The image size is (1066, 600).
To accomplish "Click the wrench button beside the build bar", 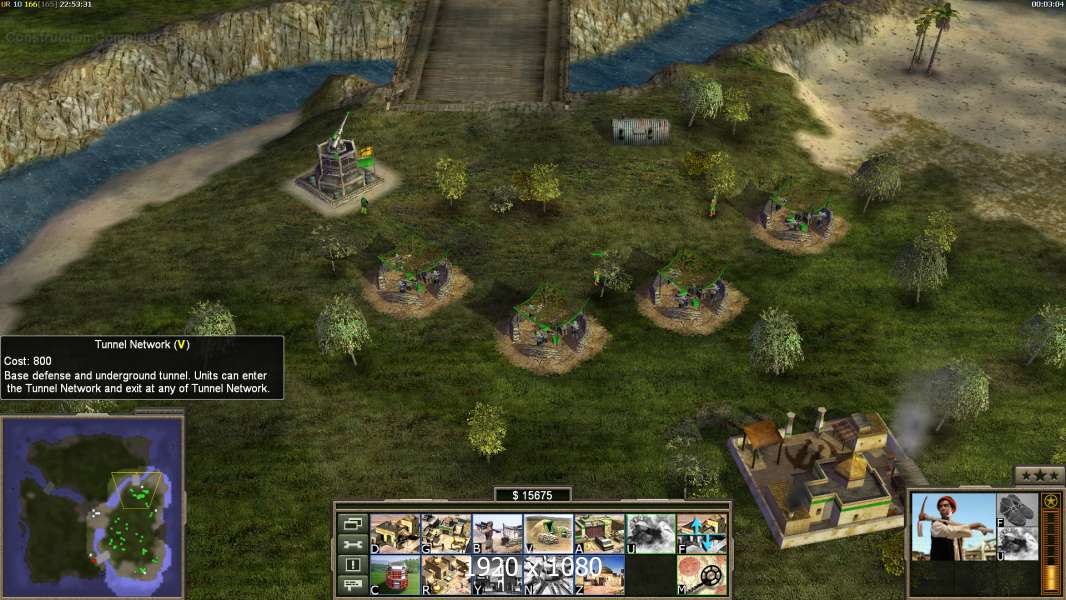I will (x=352, y=544).
